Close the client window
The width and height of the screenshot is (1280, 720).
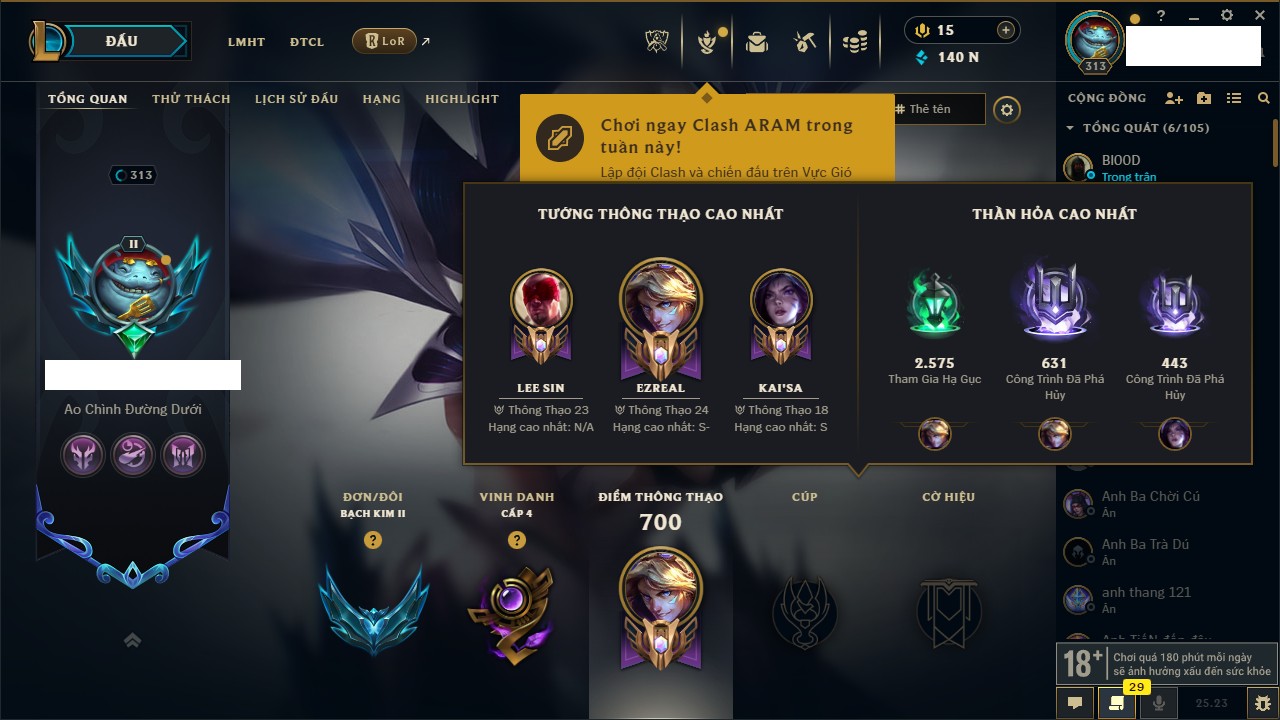[x=1259, y=16]
